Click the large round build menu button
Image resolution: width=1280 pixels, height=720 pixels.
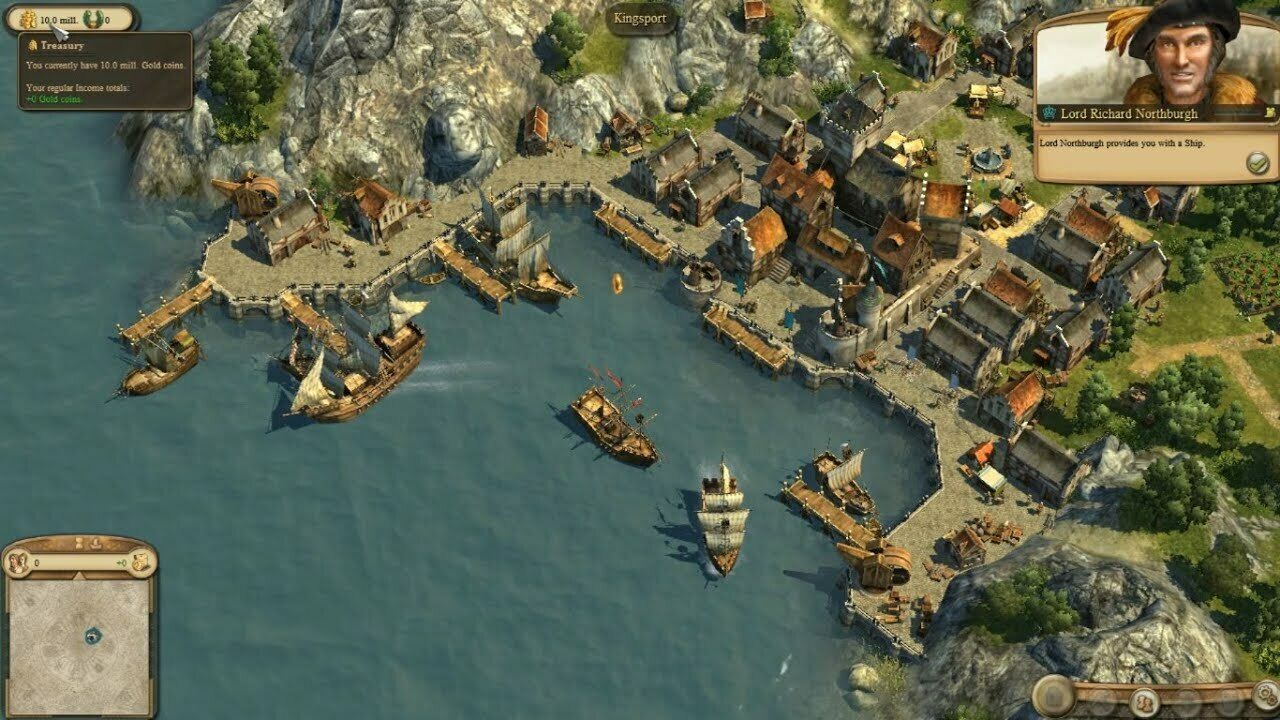click(x=1054, y=696)
